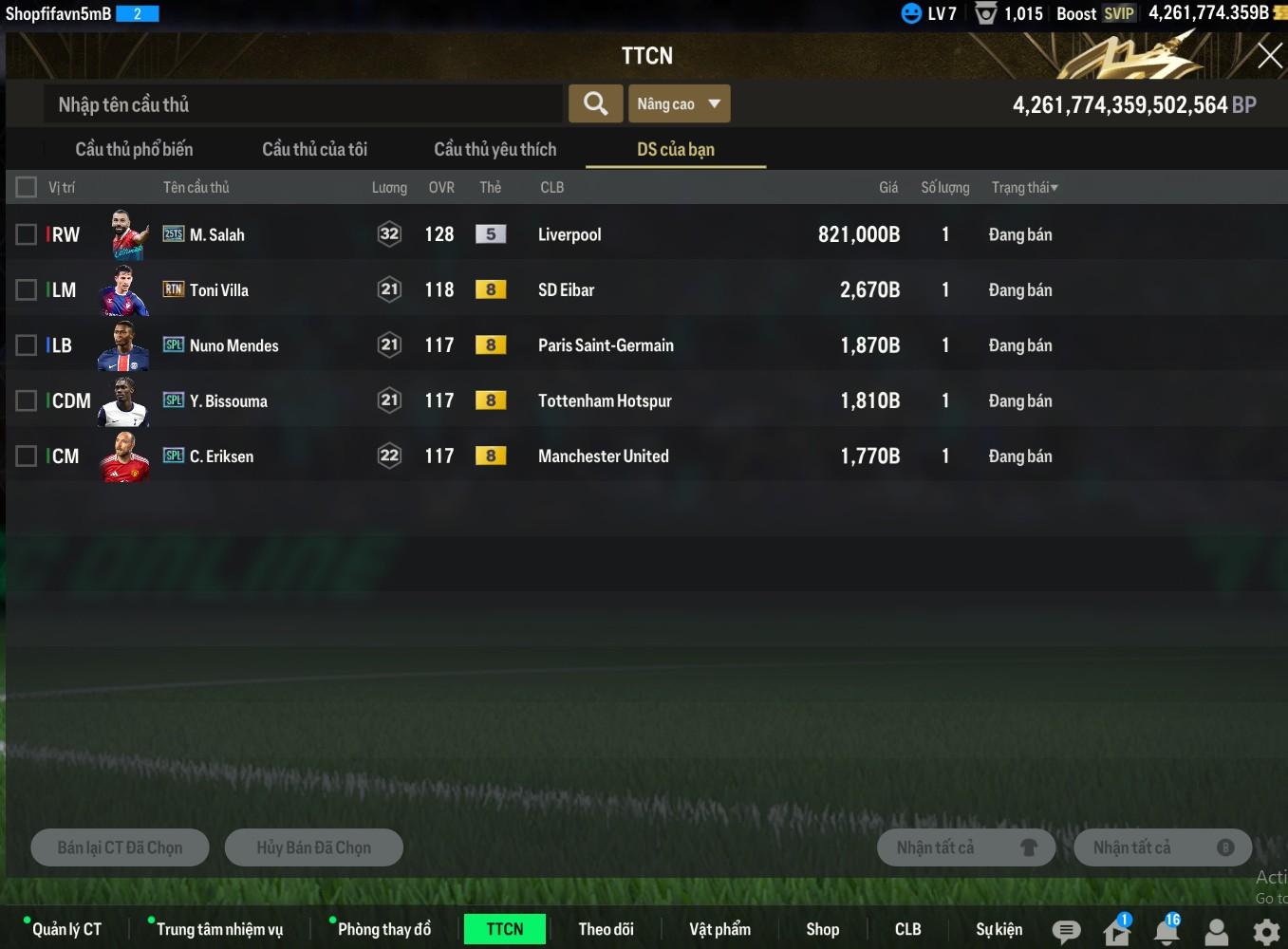
Task: Click Bán lại CT Đã Chọn button
Action: (120, 847)
